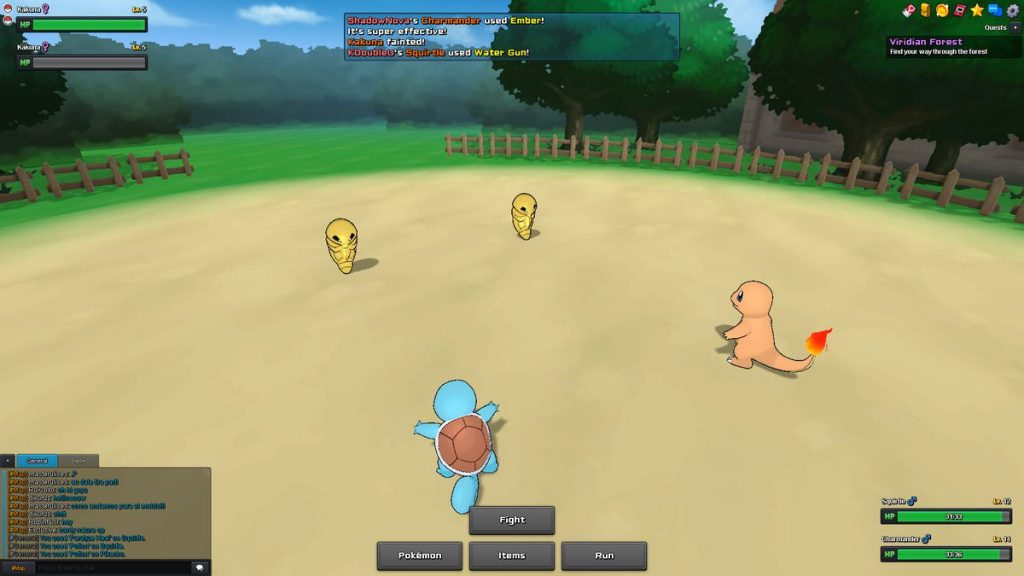The width and height of the screenshot is (1024, 576).
Task: Click the speech bubble send button
Action: pos(199,567)
